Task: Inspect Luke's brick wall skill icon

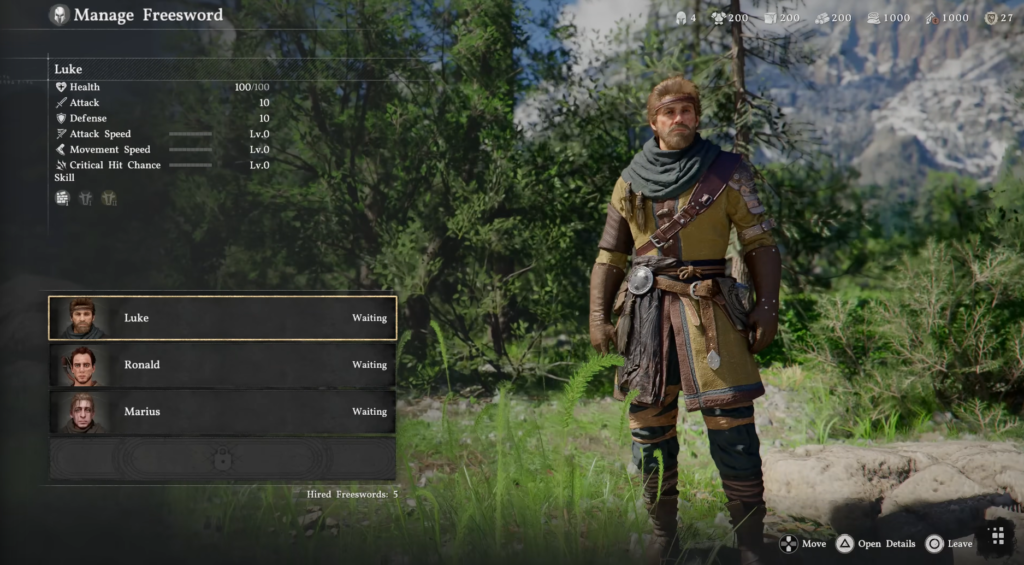Action: (62, 198)
